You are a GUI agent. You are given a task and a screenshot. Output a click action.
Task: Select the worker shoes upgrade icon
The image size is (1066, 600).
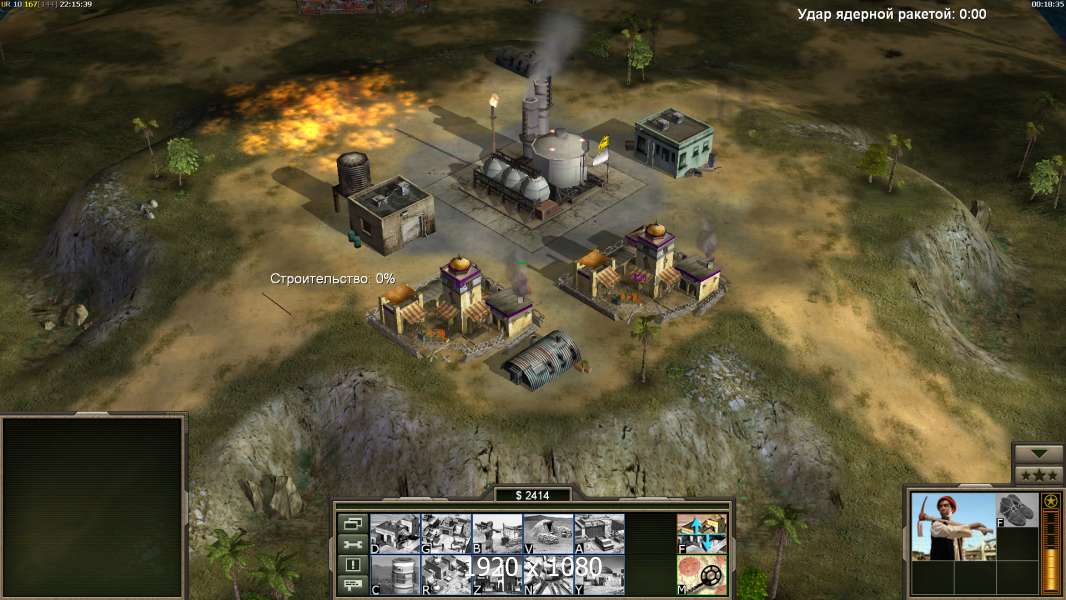[x=1017, y=511]
